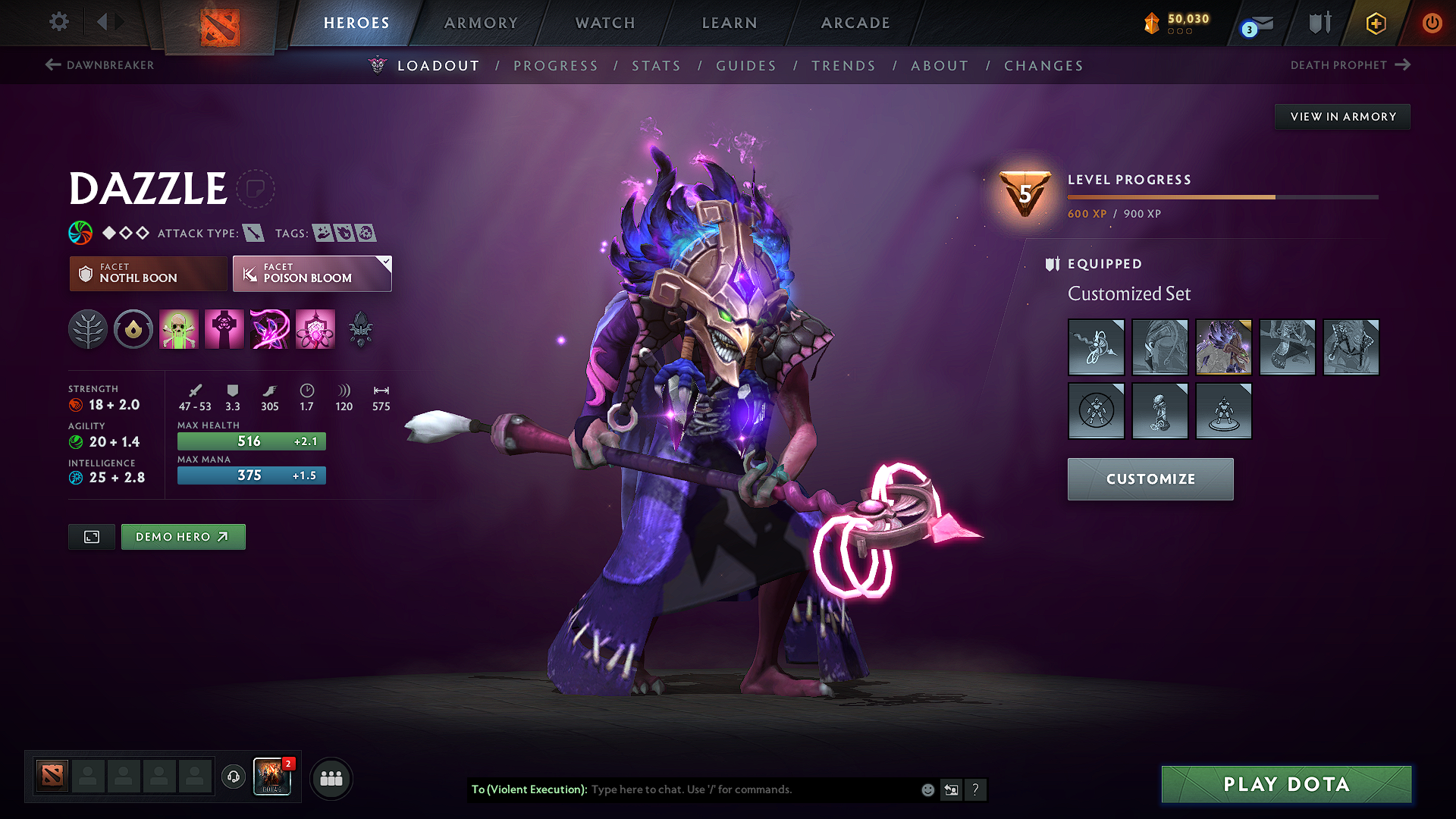Viewport: 1456px width, 819px height.
Task: Expand the Poison Bloom facet dropdown arrow
Action: point(386,262)
